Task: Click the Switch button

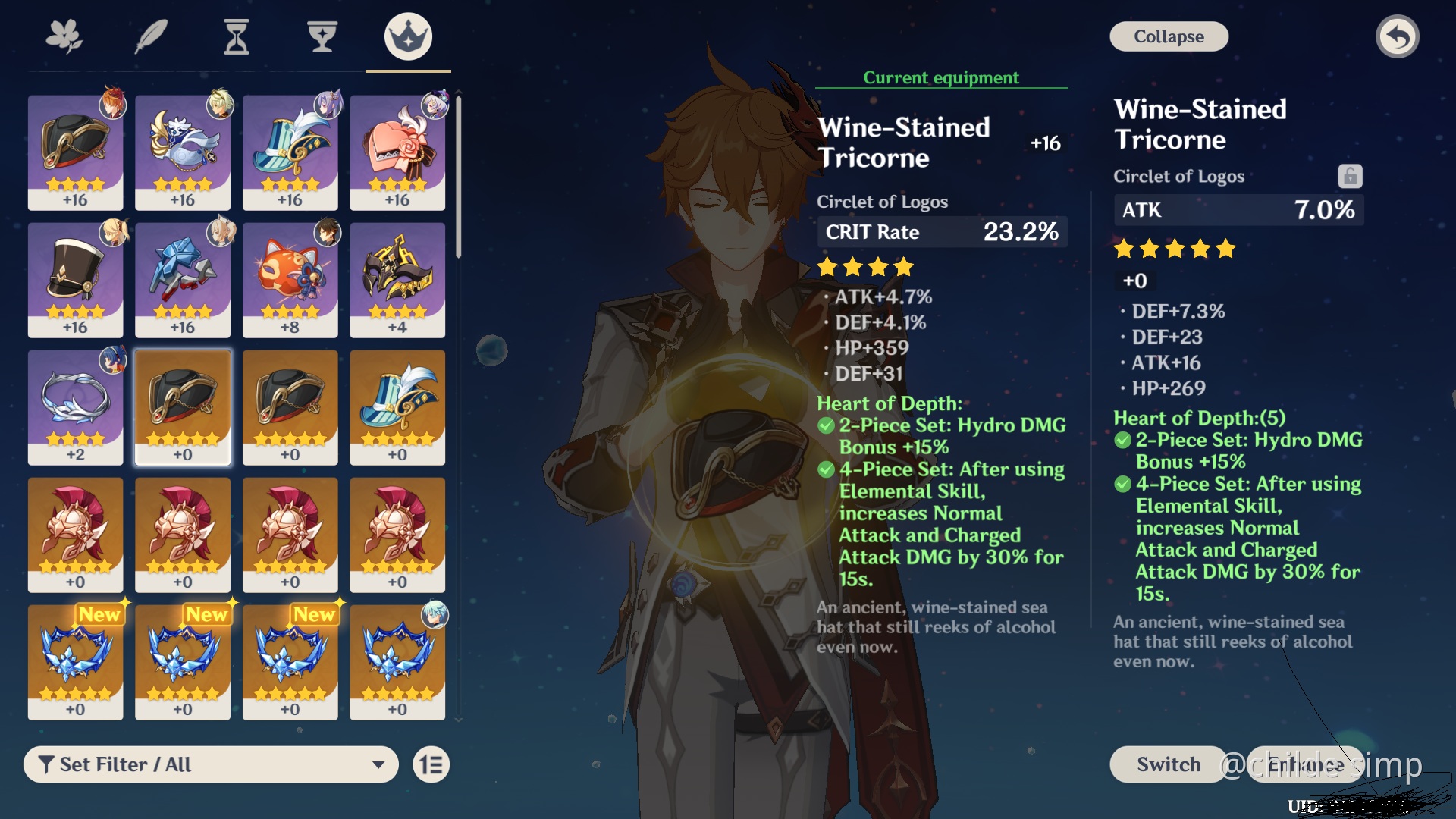Action: (x=1166, y=764)
